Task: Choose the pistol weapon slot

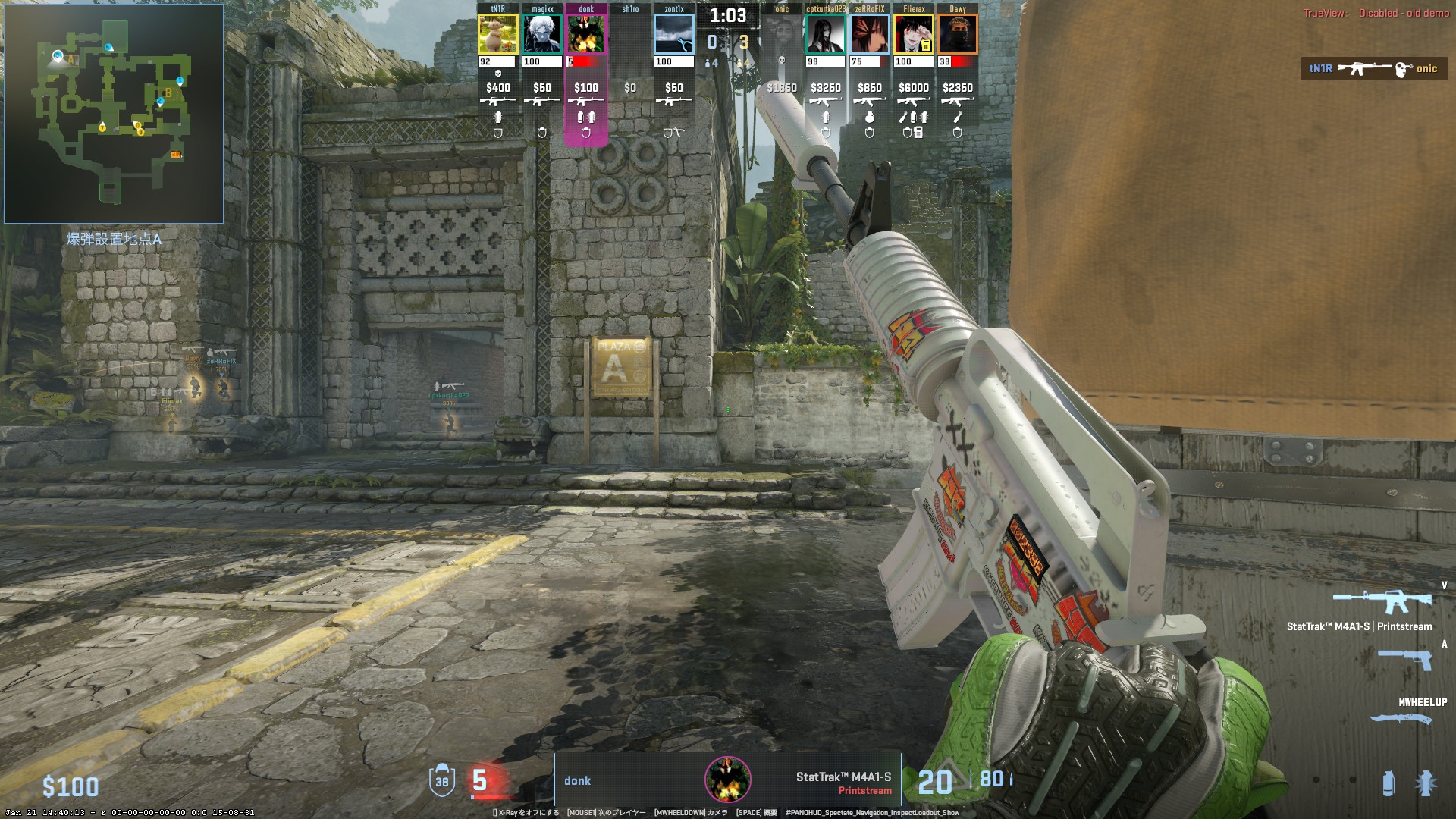Action: click(x=1404, y=659)
